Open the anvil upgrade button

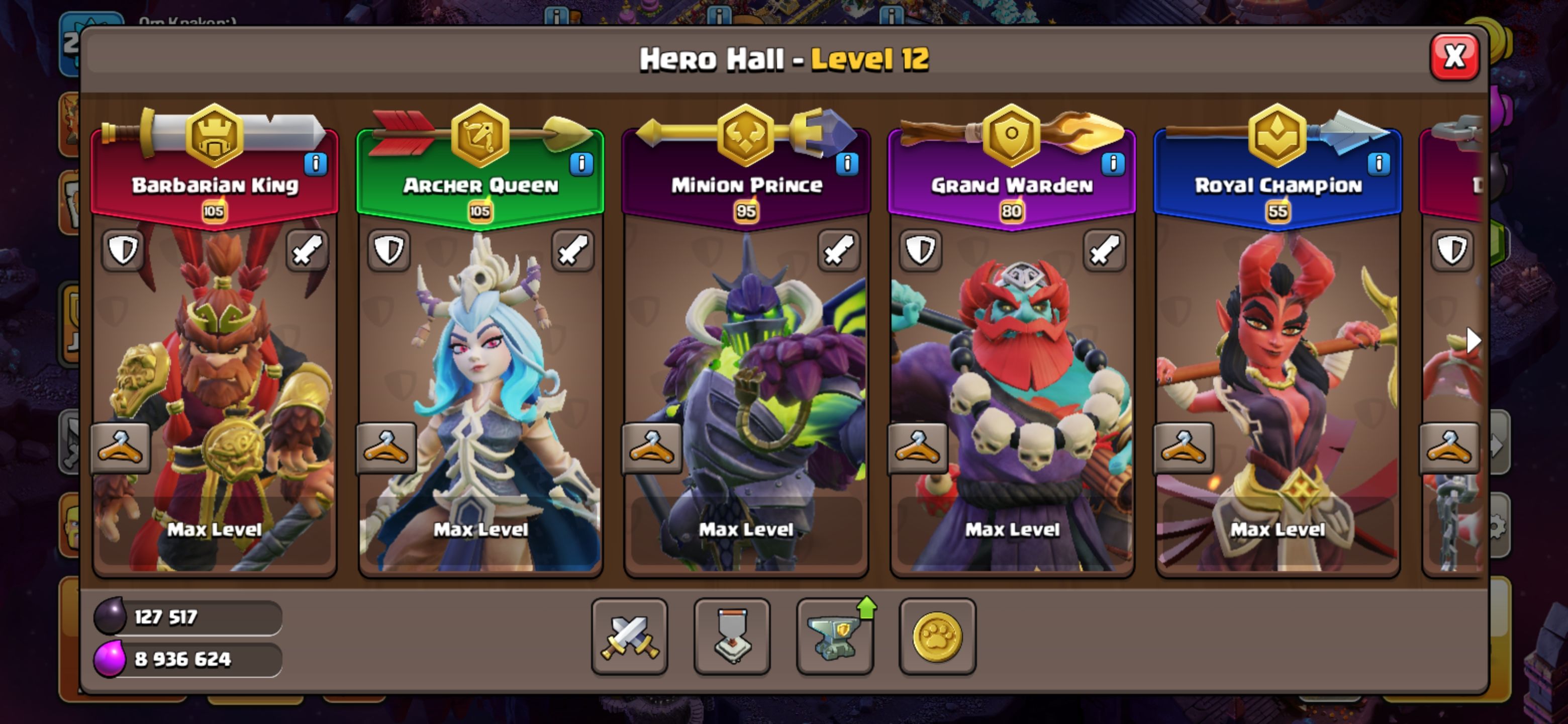pyautogui.click(x=835, y=637)
